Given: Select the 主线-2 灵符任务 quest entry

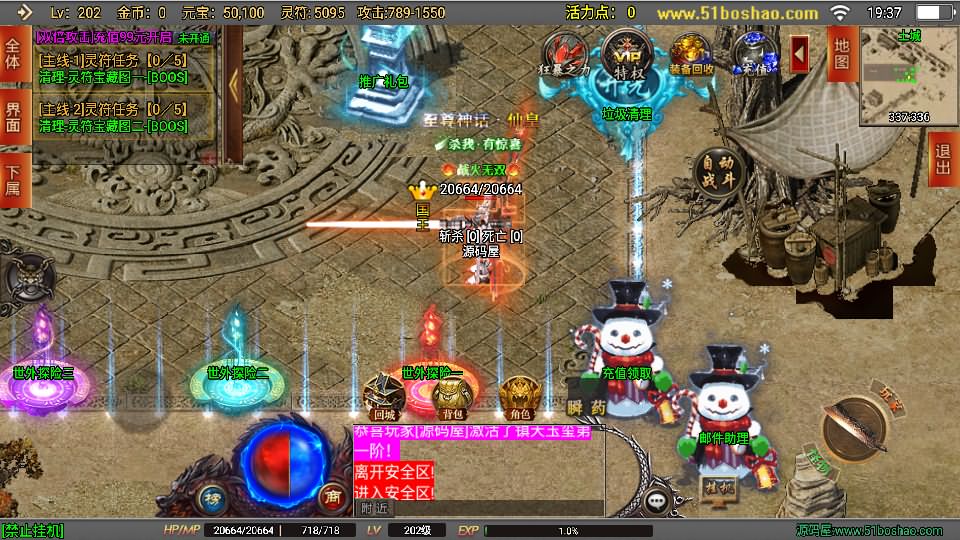Looking at the screenshot, I should point(112,117).
